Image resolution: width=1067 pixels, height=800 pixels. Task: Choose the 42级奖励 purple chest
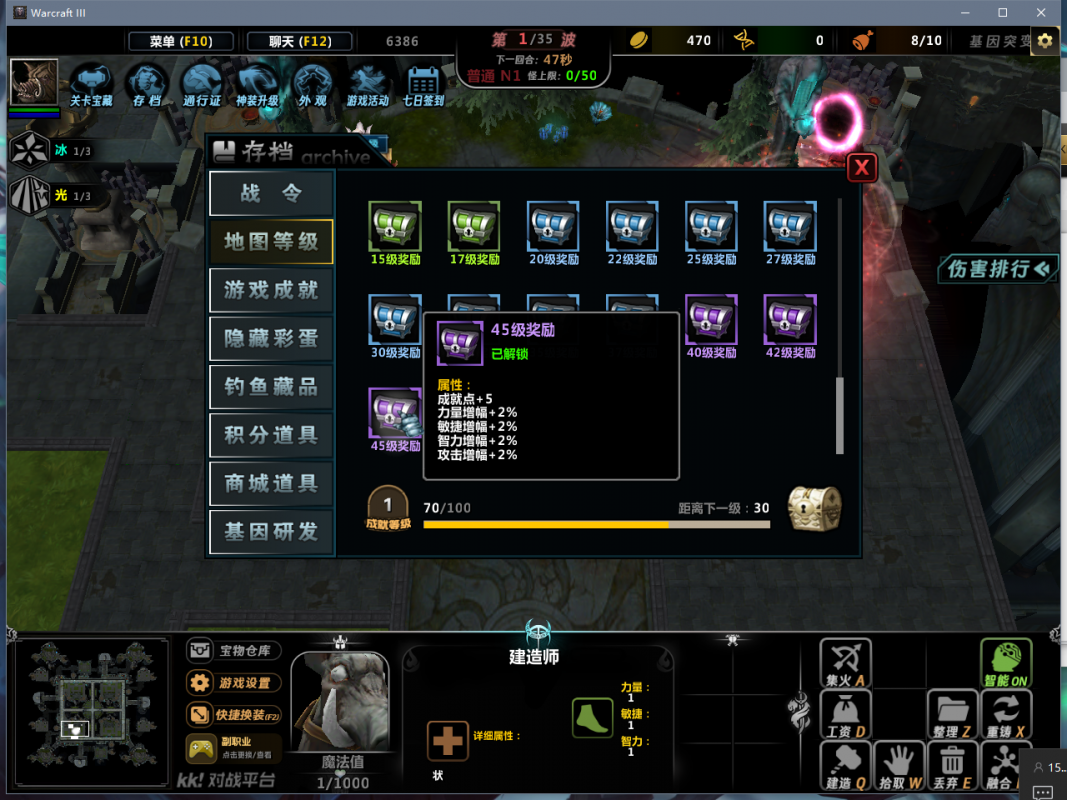pyautogui.click(x=790, y=320)
